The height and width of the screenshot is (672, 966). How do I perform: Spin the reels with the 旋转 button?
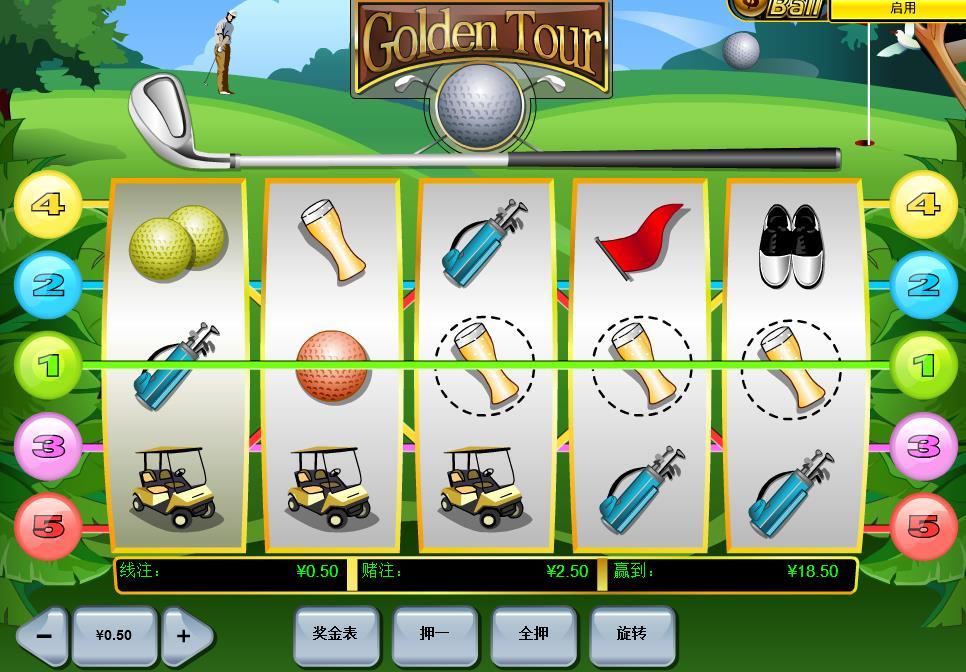632,634
